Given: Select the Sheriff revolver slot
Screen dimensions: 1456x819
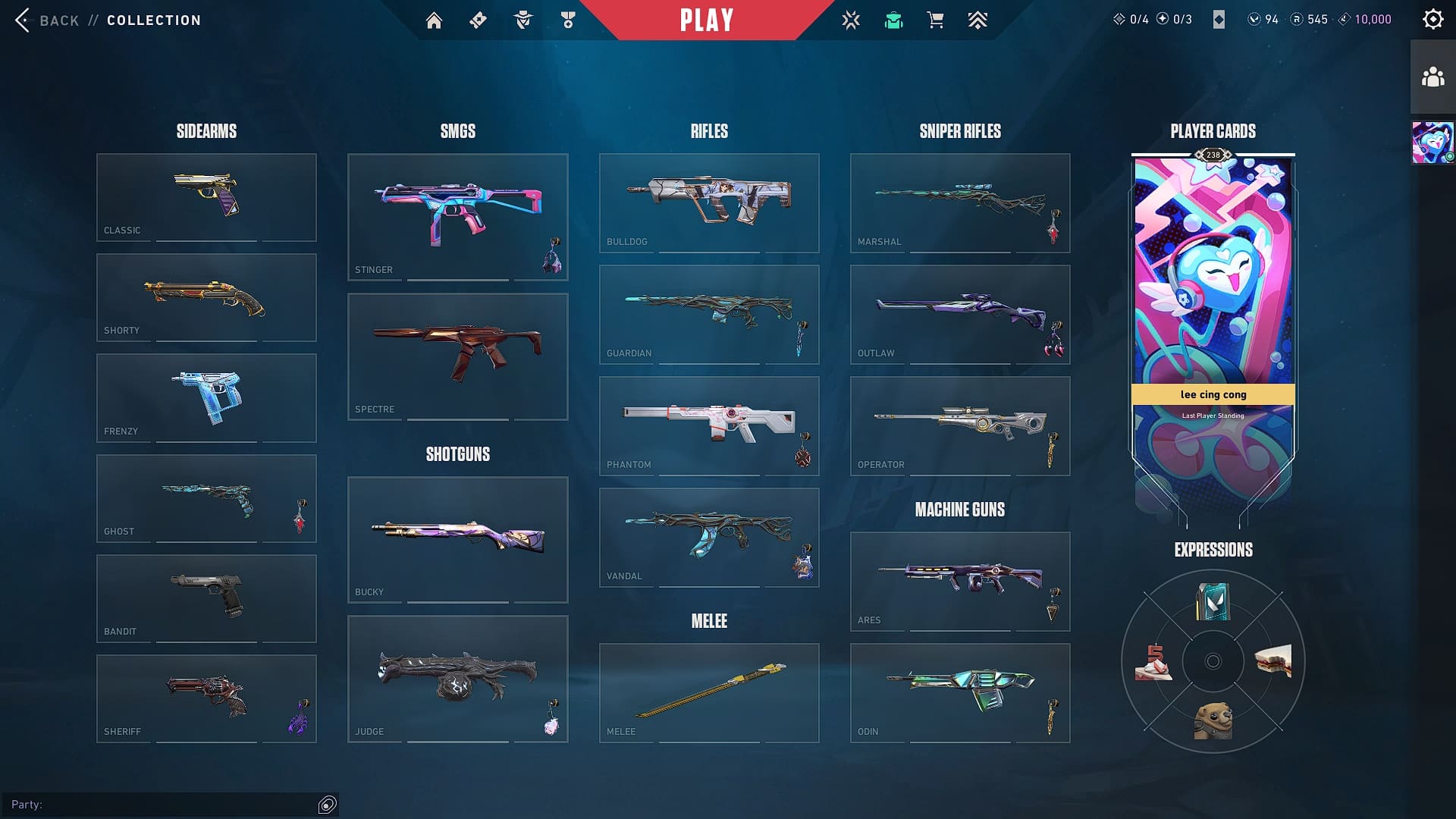Looking at the screenshot, I should tap(206, 698).
